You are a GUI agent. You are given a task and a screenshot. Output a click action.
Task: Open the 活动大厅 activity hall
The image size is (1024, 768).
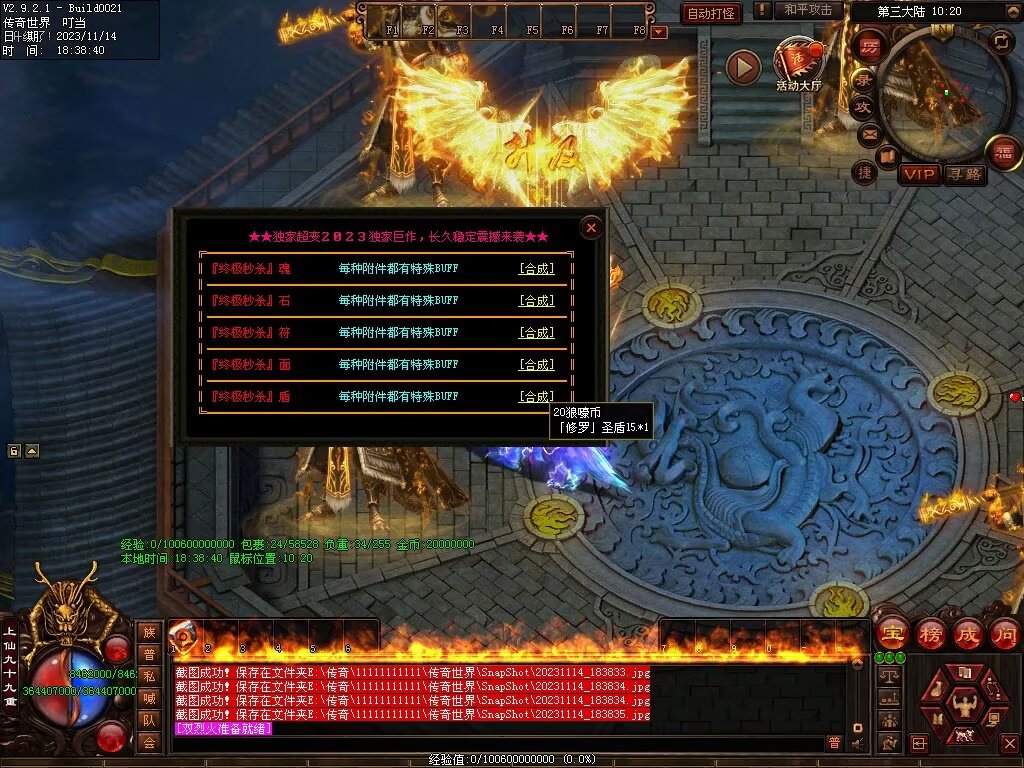click(797, 62)
